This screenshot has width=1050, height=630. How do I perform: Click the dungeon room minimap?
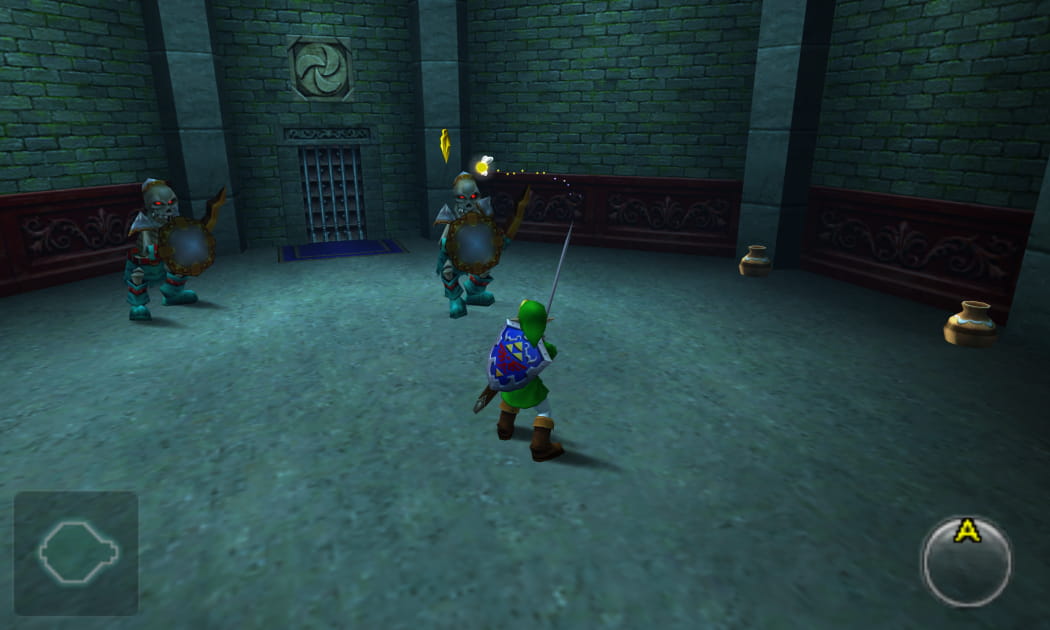click(76, 552)
